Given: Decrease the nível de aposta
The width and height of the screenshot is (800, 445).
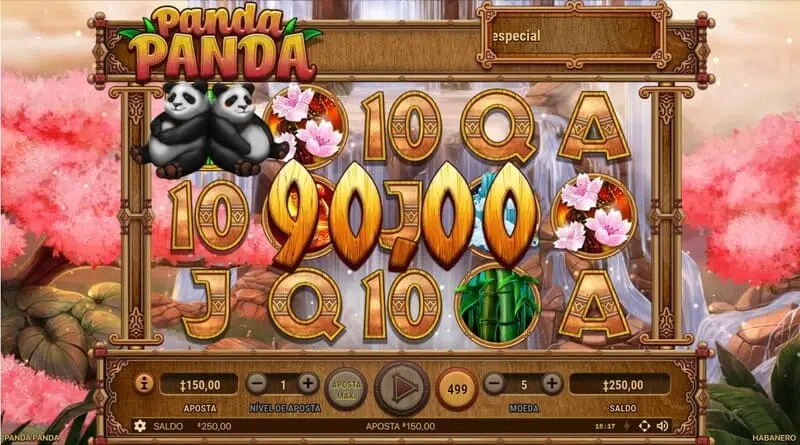Looking at the screenshot, I should [x=256, y=383].
